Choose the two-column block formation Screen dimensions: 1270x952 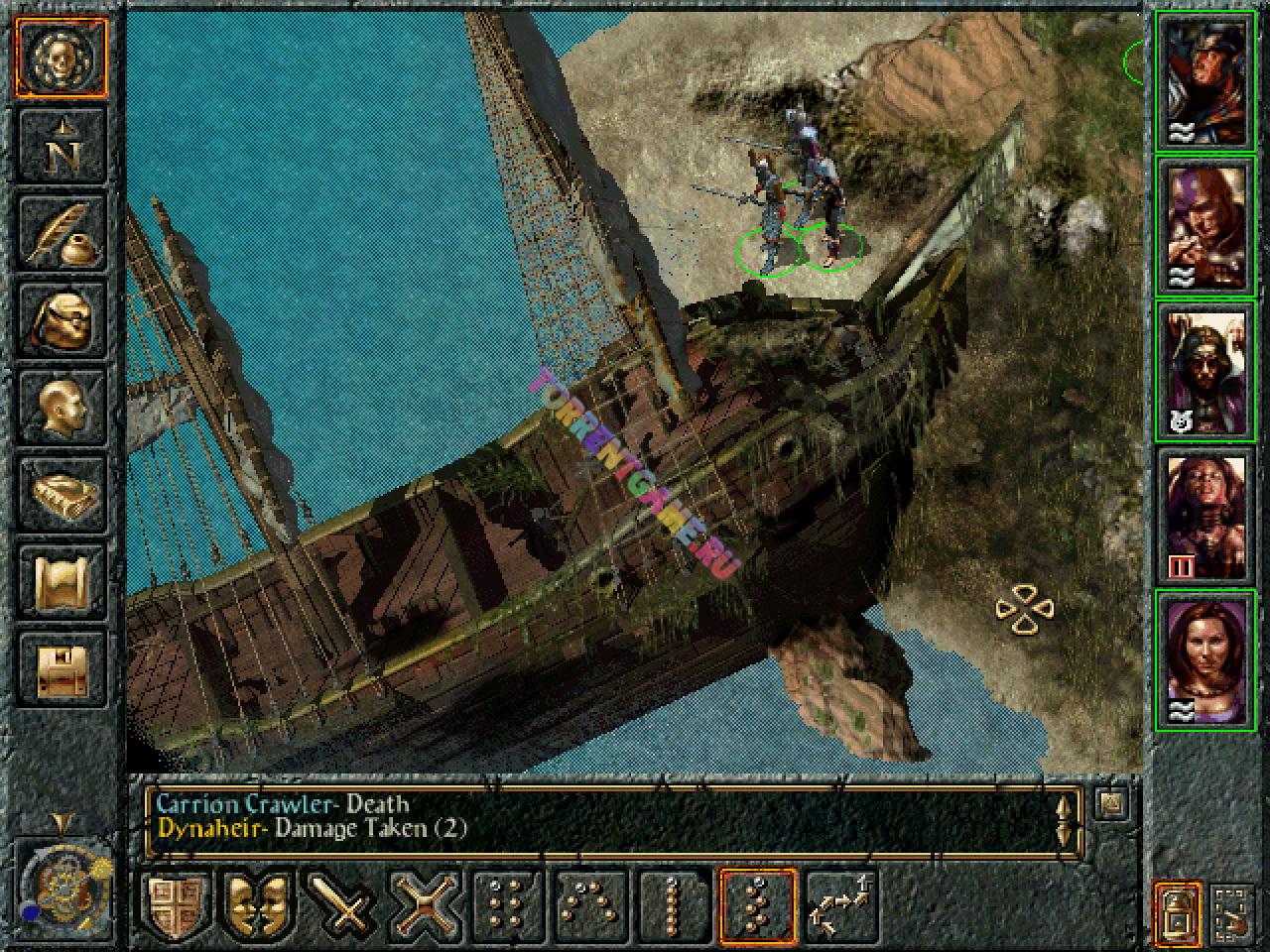click(509, 906)
